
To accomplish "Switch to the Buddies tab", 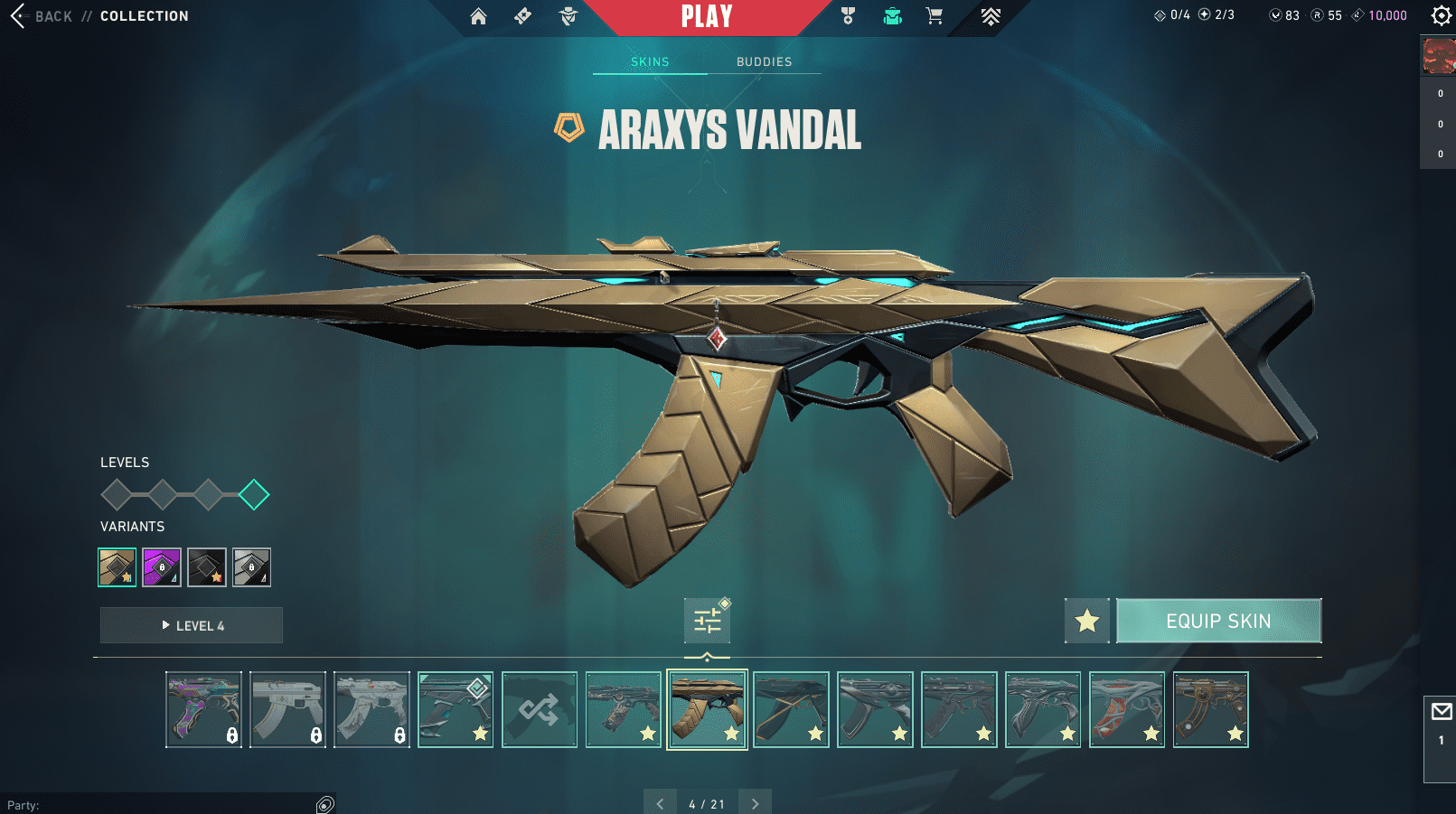I will [764, 61].
